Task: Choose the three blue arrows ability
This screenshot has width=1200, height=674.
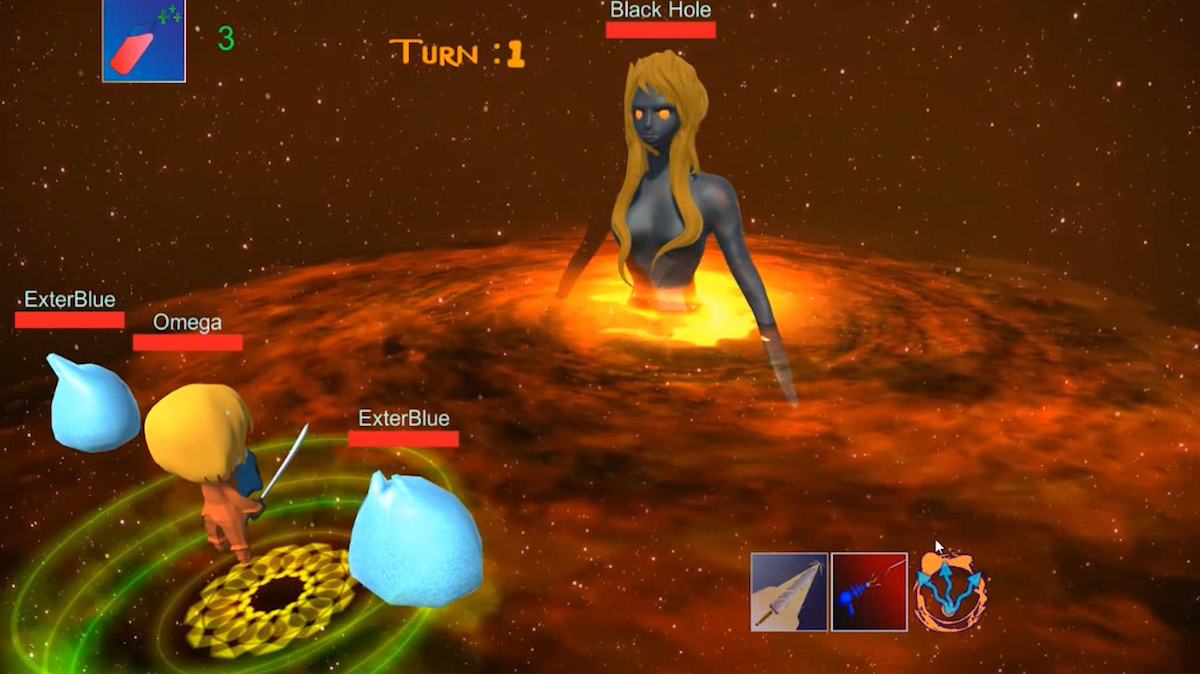Action: [x=949, y=592]
